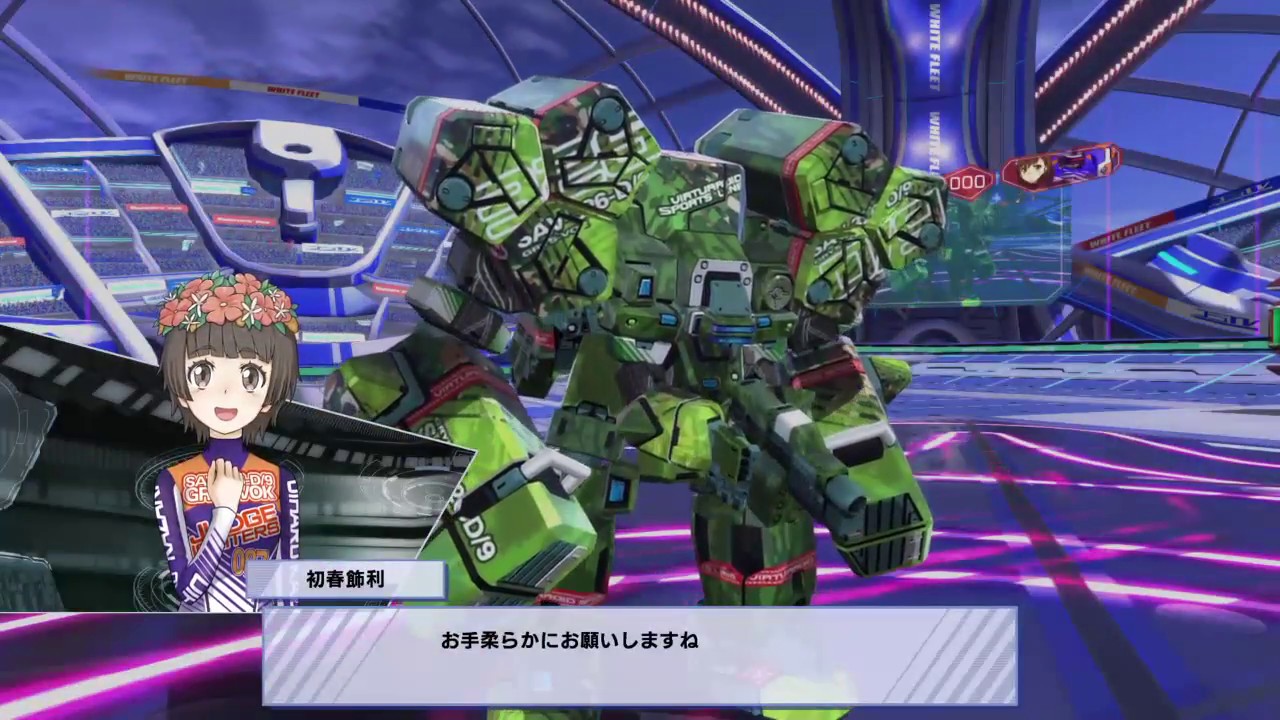Click the VIRTUAROID SPORTS label on the mech
The height and width of the screenshot is (720, 1280).
700,195
